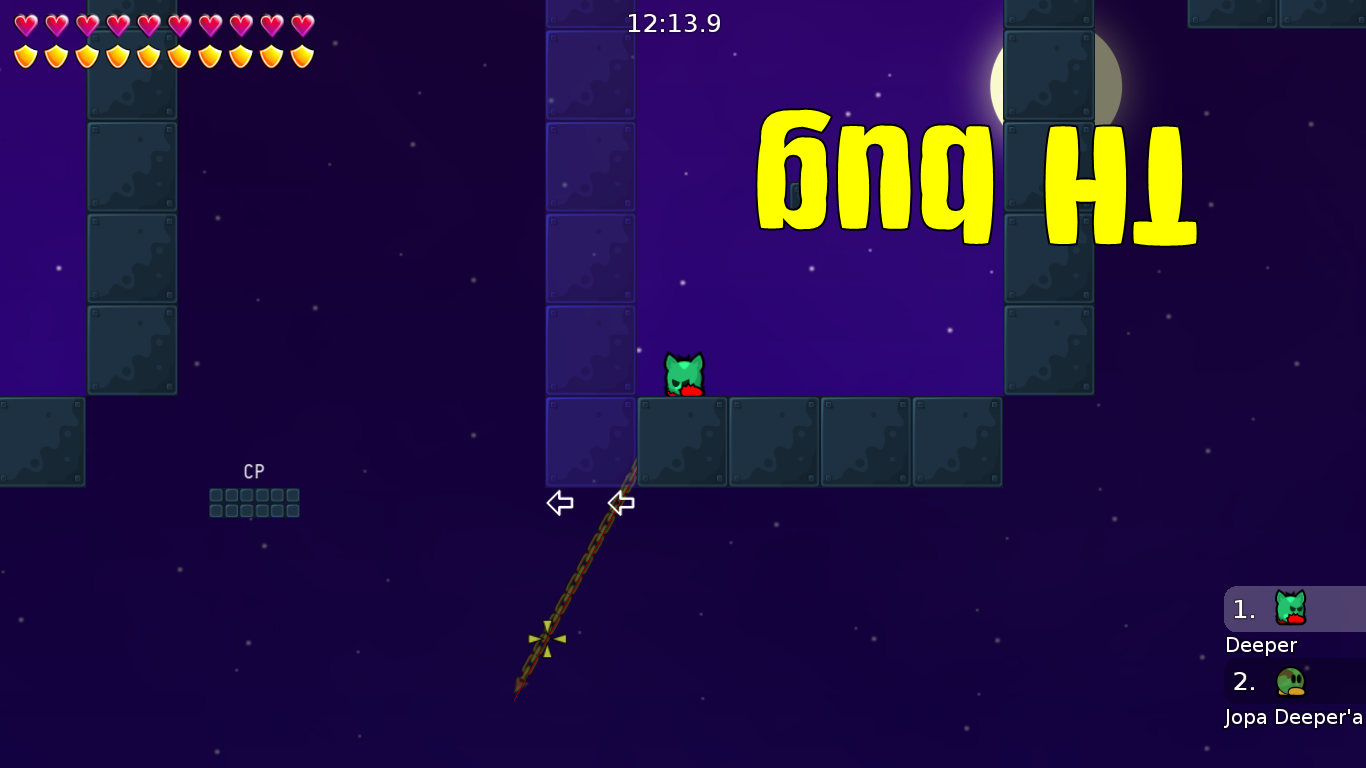1366x768 pixels.
Task: Expand the CP checkpoint marker
Action: (x=253, y=471)
